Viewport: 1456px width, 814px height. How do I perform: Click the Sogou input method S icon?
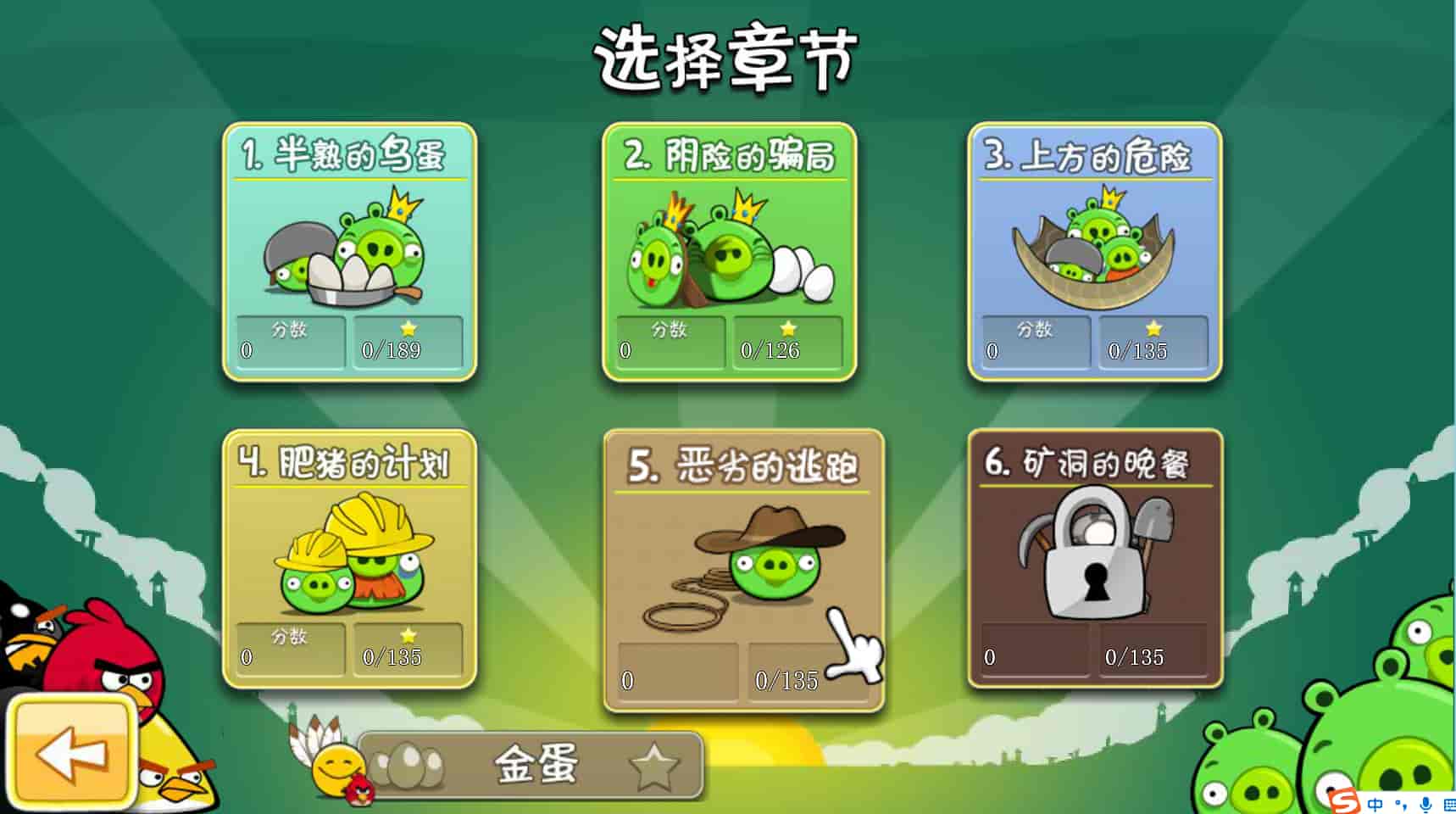coord(1343,801)
